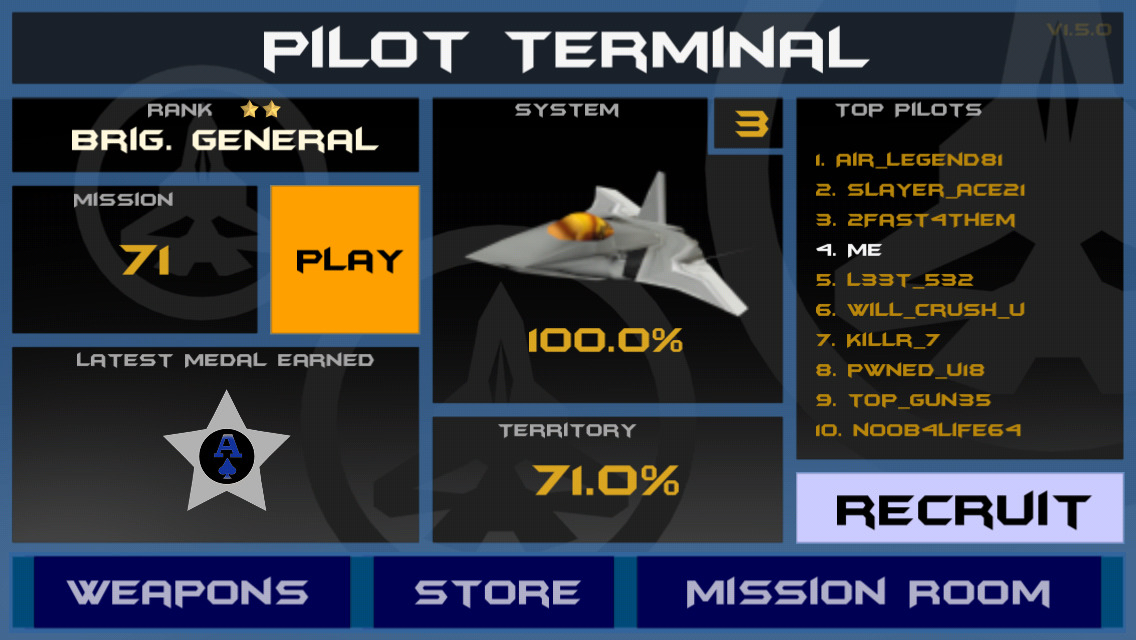Go to the Store

tap(496, 592)
